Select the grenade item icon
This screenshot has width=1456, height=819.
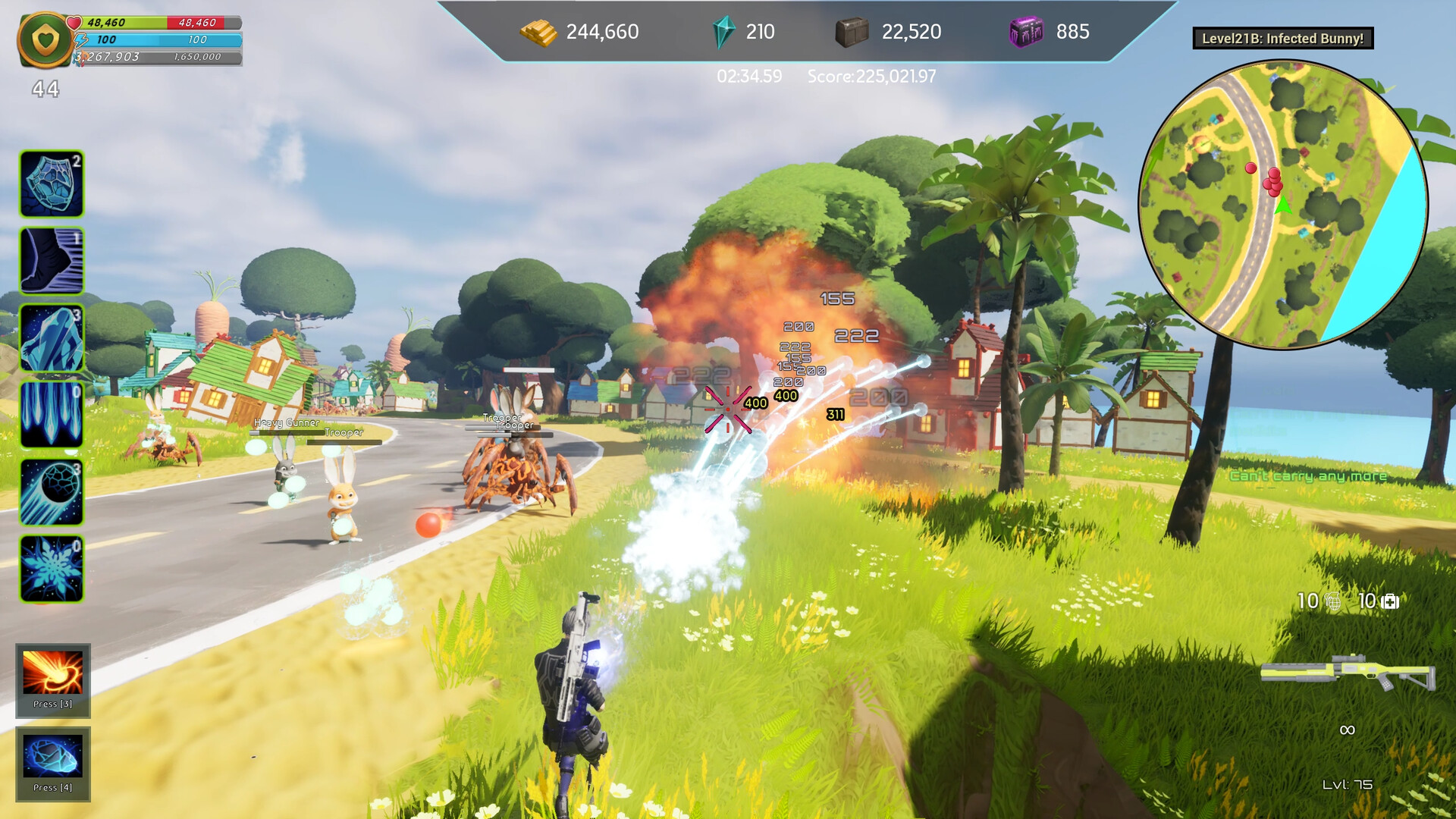tap(1332, 602)
